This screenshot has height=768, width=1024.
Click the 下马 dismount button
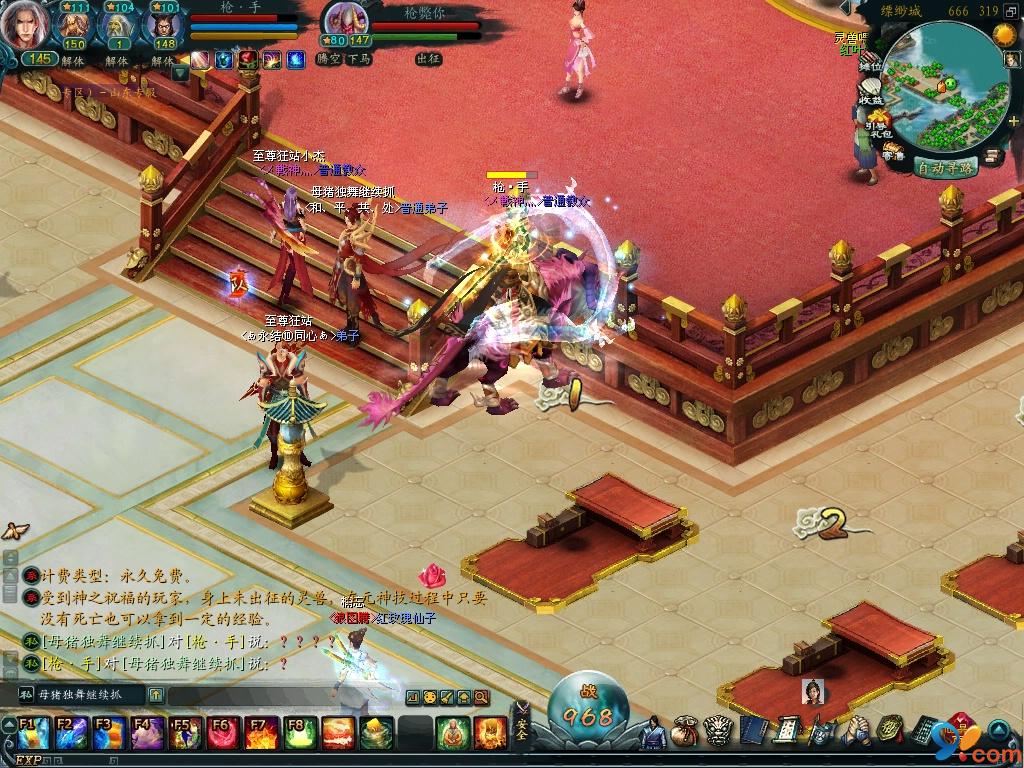click(359, 59)
